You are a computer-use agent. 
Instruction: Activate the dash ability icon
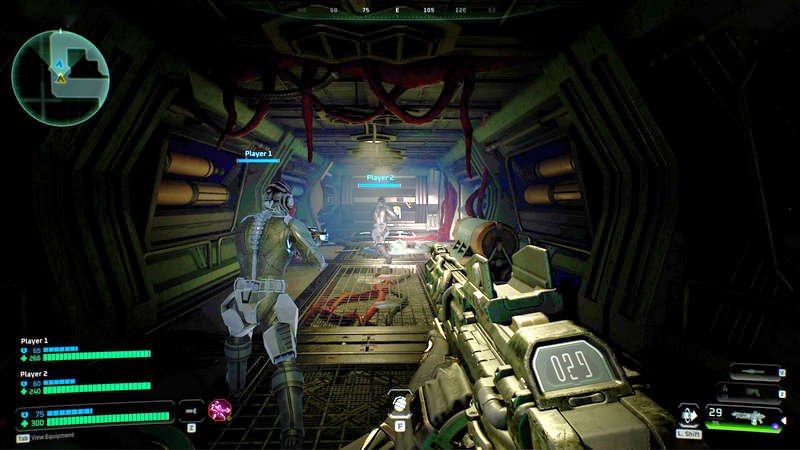689,414
